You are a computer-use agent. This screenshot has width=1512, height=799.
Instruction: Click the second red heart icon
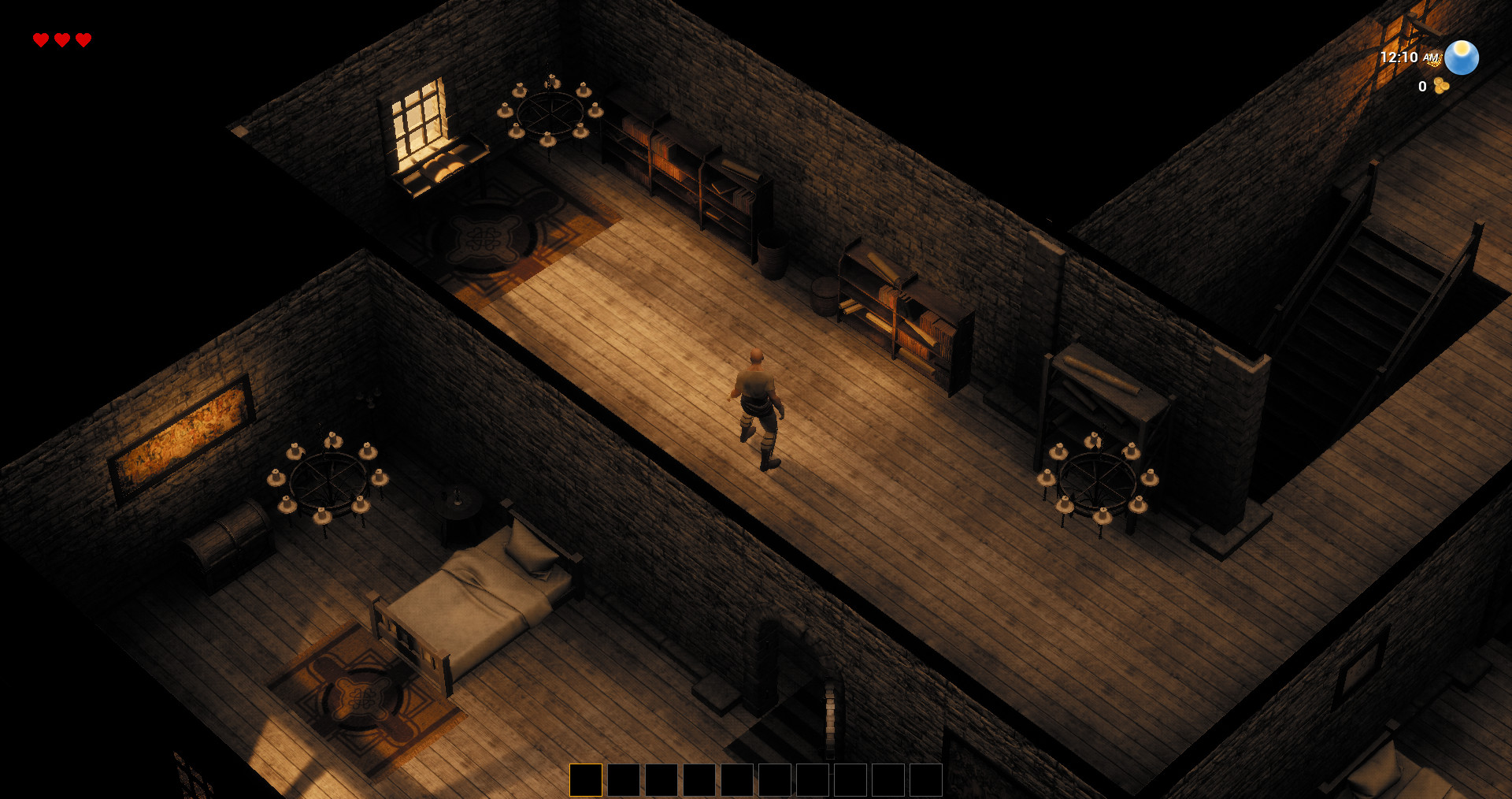coord(61,38)
